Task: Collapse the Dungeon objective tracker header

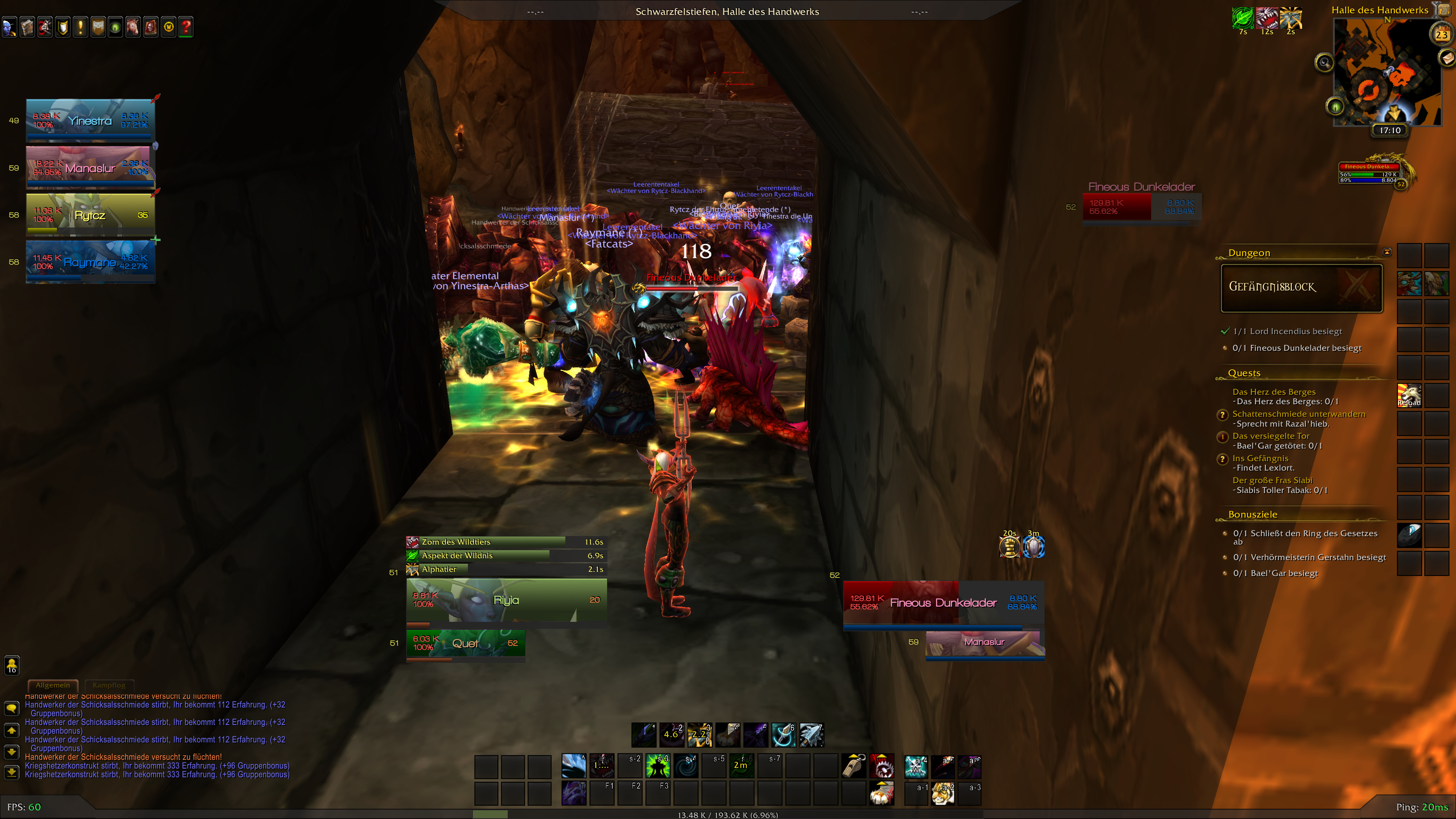Action: 1387,252
